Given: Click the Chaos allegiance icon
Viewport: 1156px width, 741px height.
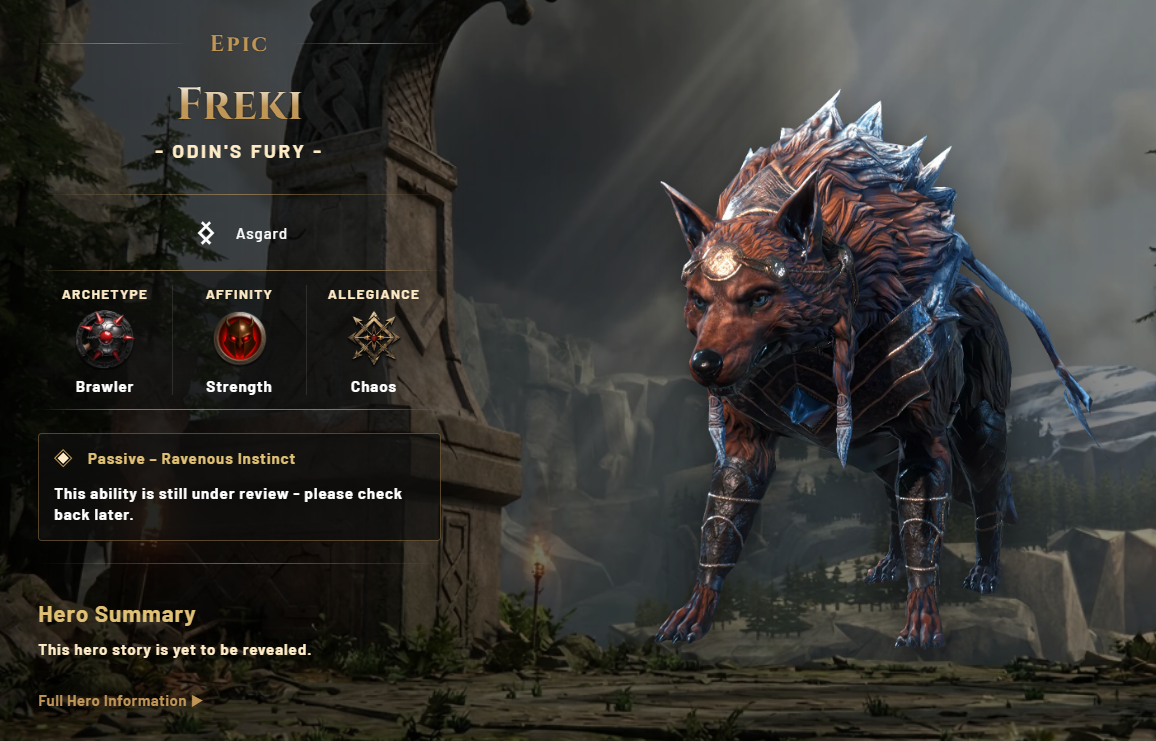Looking at the screenshot, I should (x=373, y=339).
